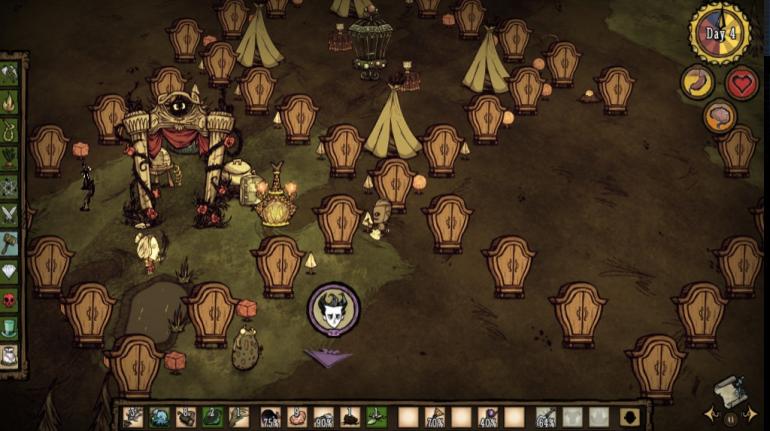Switch to the Food crafting tab
This screenshot has width=770, height=431.
coord(10,157)
